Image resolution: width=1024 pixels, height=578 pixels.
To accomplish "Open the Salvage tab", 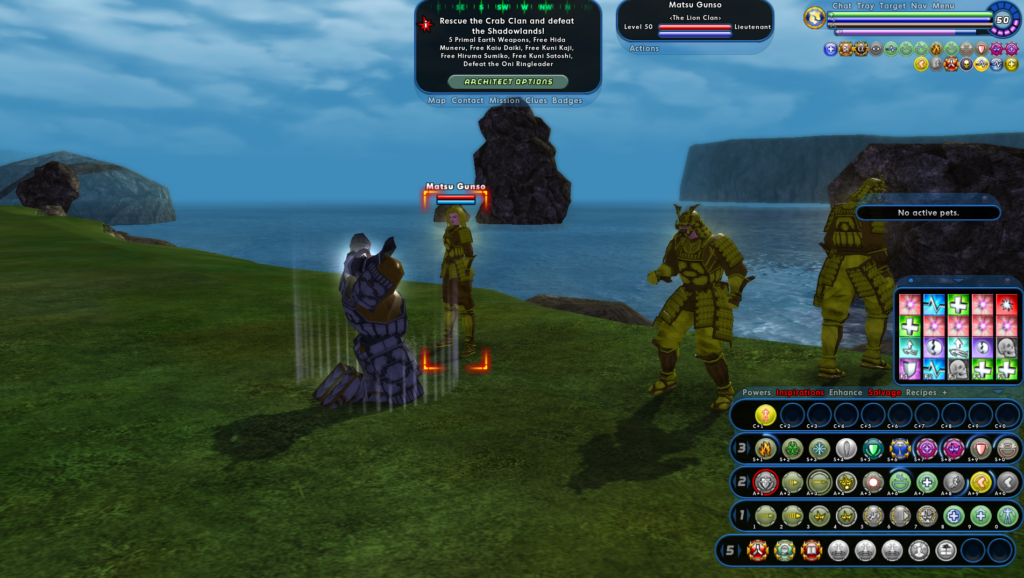I will tap(884, 393).
